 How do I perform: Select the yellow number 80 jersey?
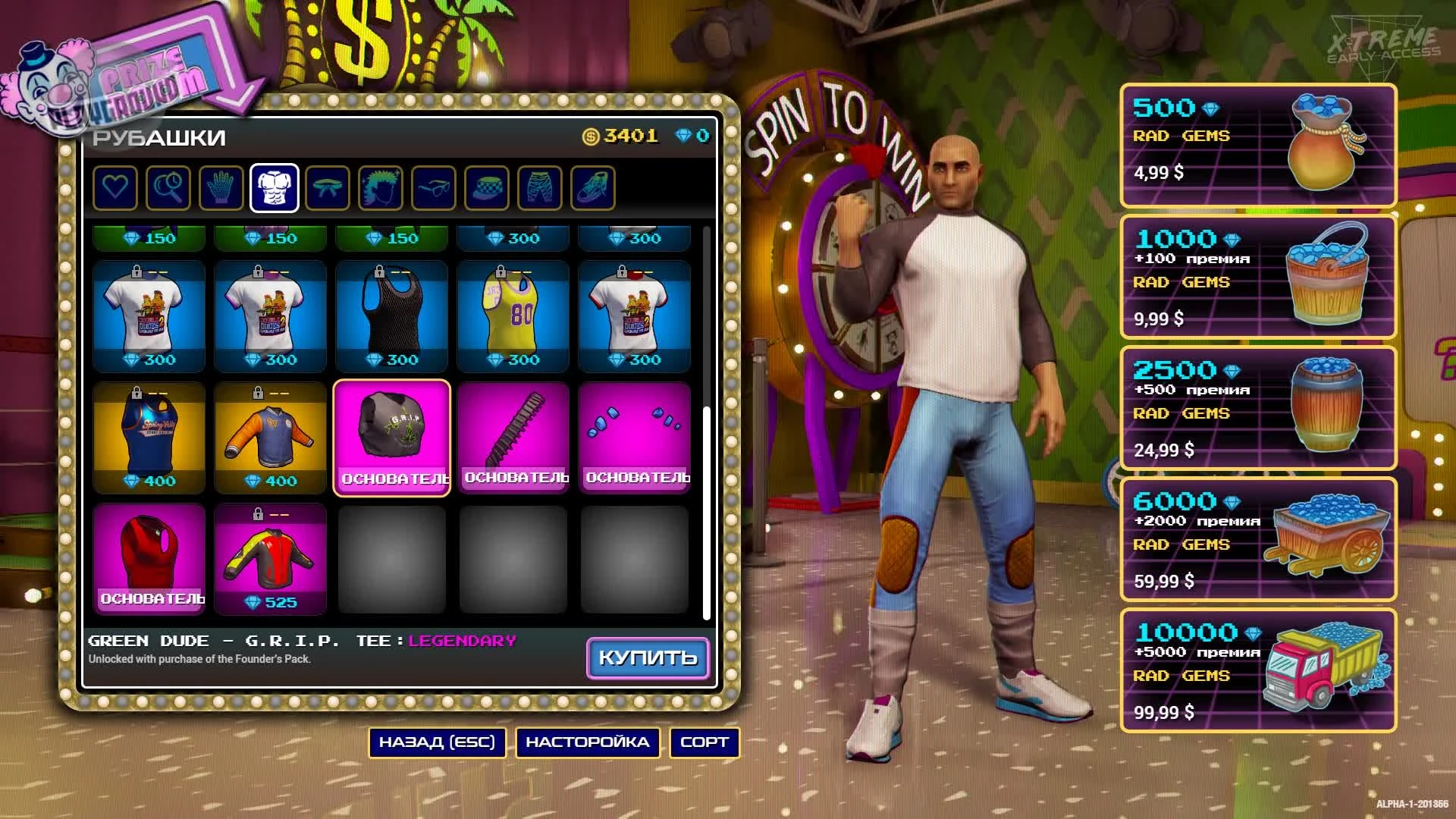[513, 311]
